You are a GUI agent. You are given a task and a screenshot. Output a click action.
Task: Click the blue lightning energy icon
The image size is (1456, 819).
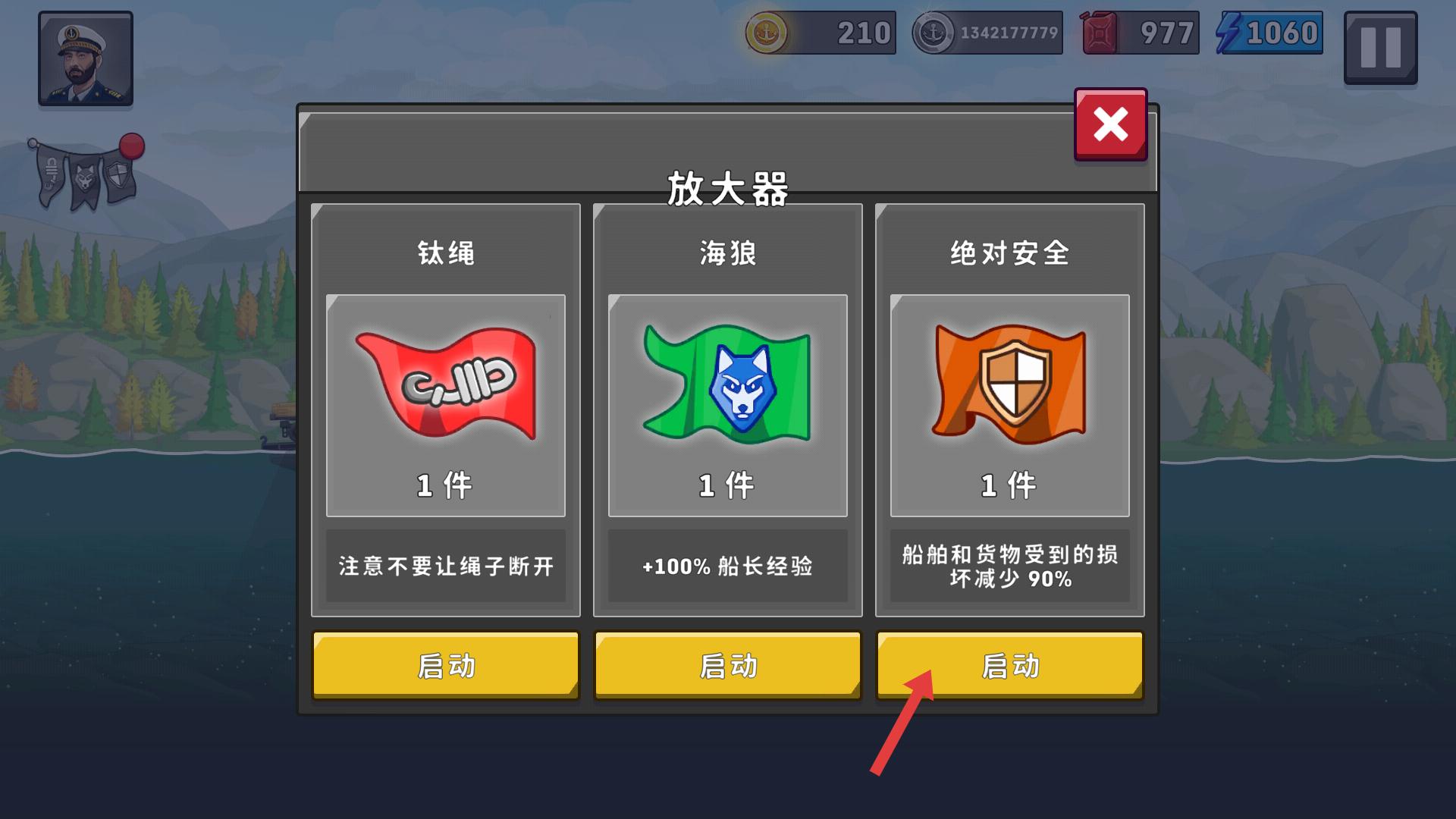1228,33
